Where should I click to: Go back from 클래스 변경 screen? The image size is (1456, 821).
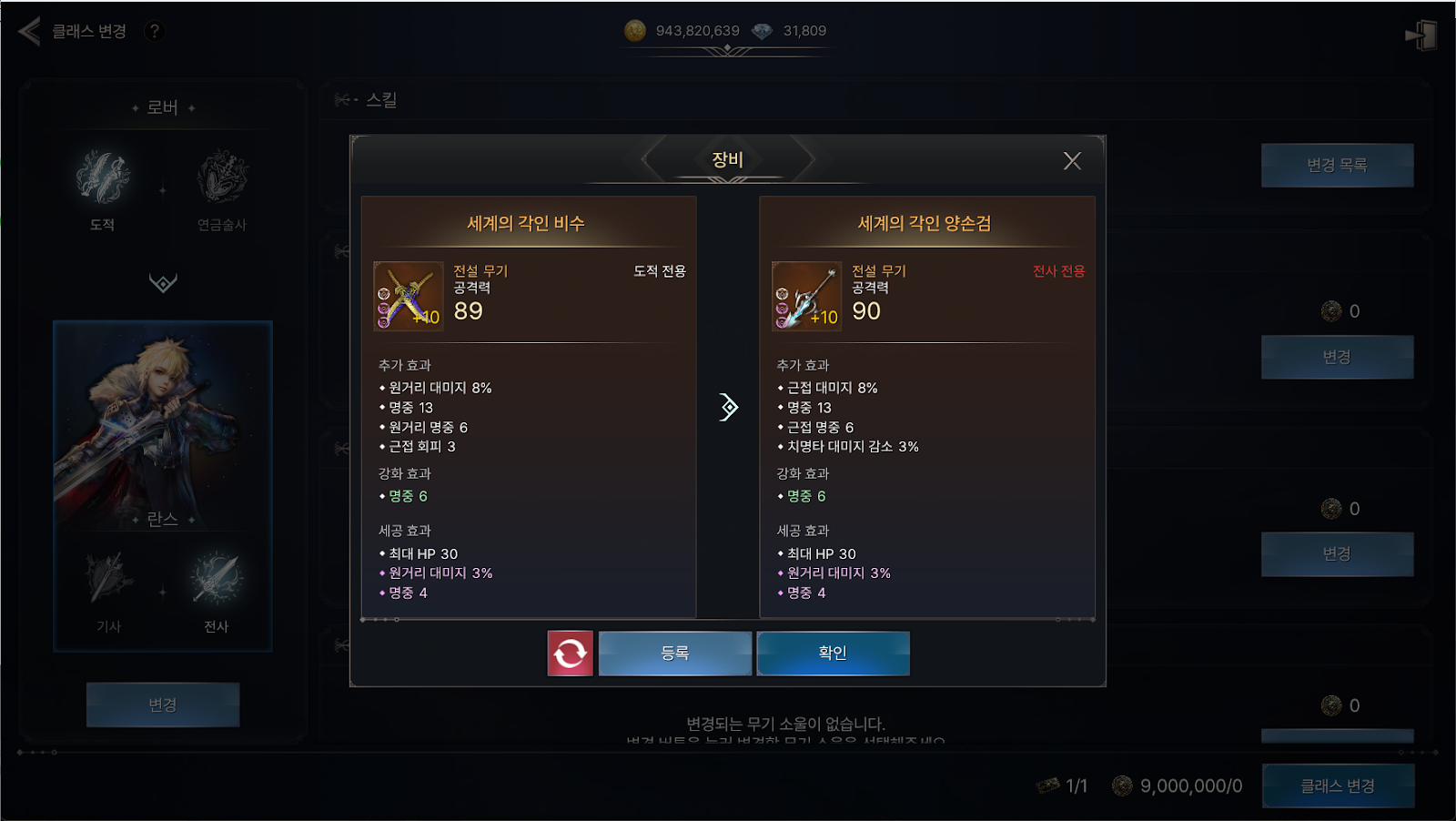pyautogui.click(x=29, y=31)
